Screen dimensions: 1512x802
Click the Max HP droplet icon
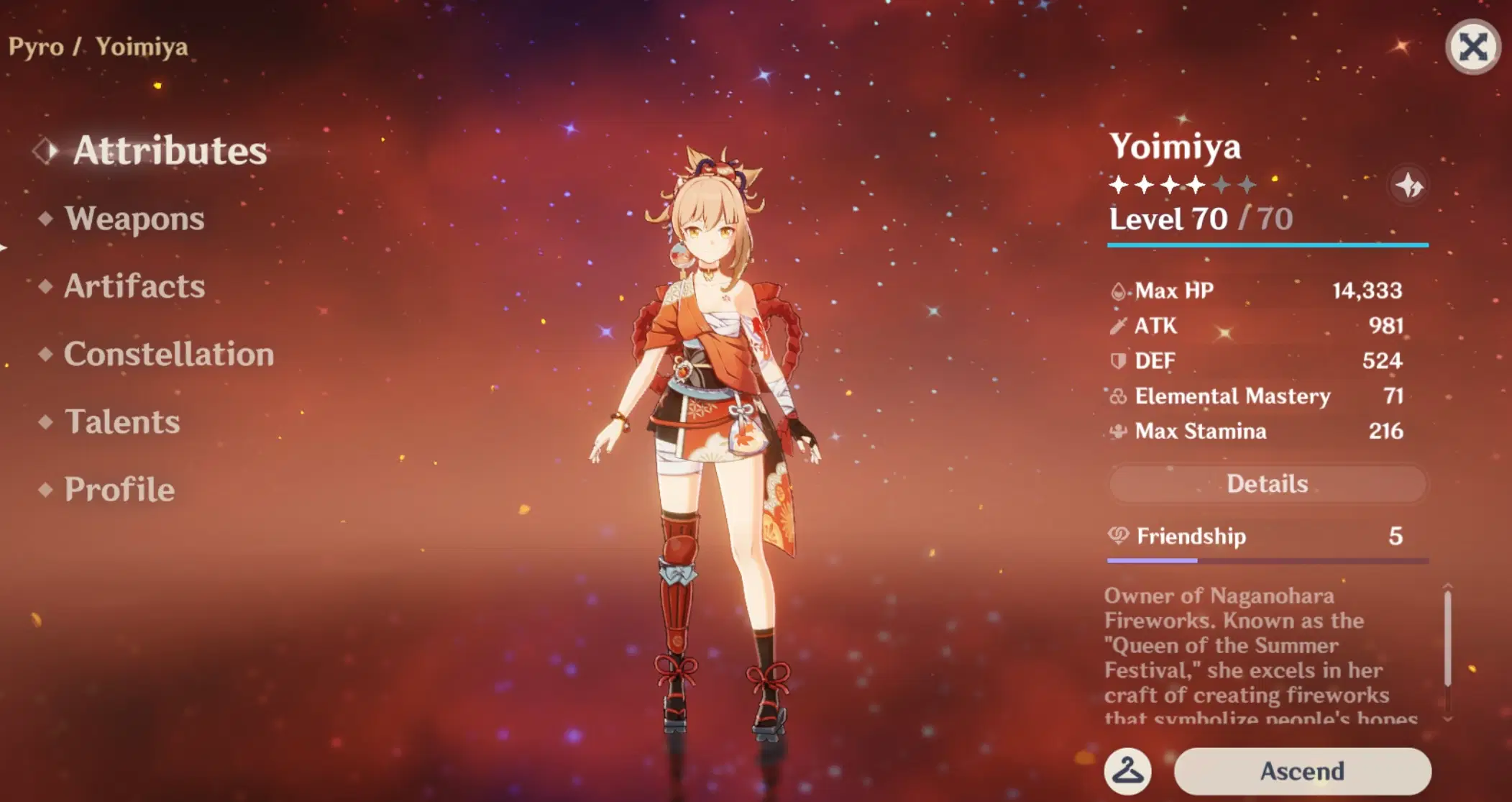point(1119,291)
